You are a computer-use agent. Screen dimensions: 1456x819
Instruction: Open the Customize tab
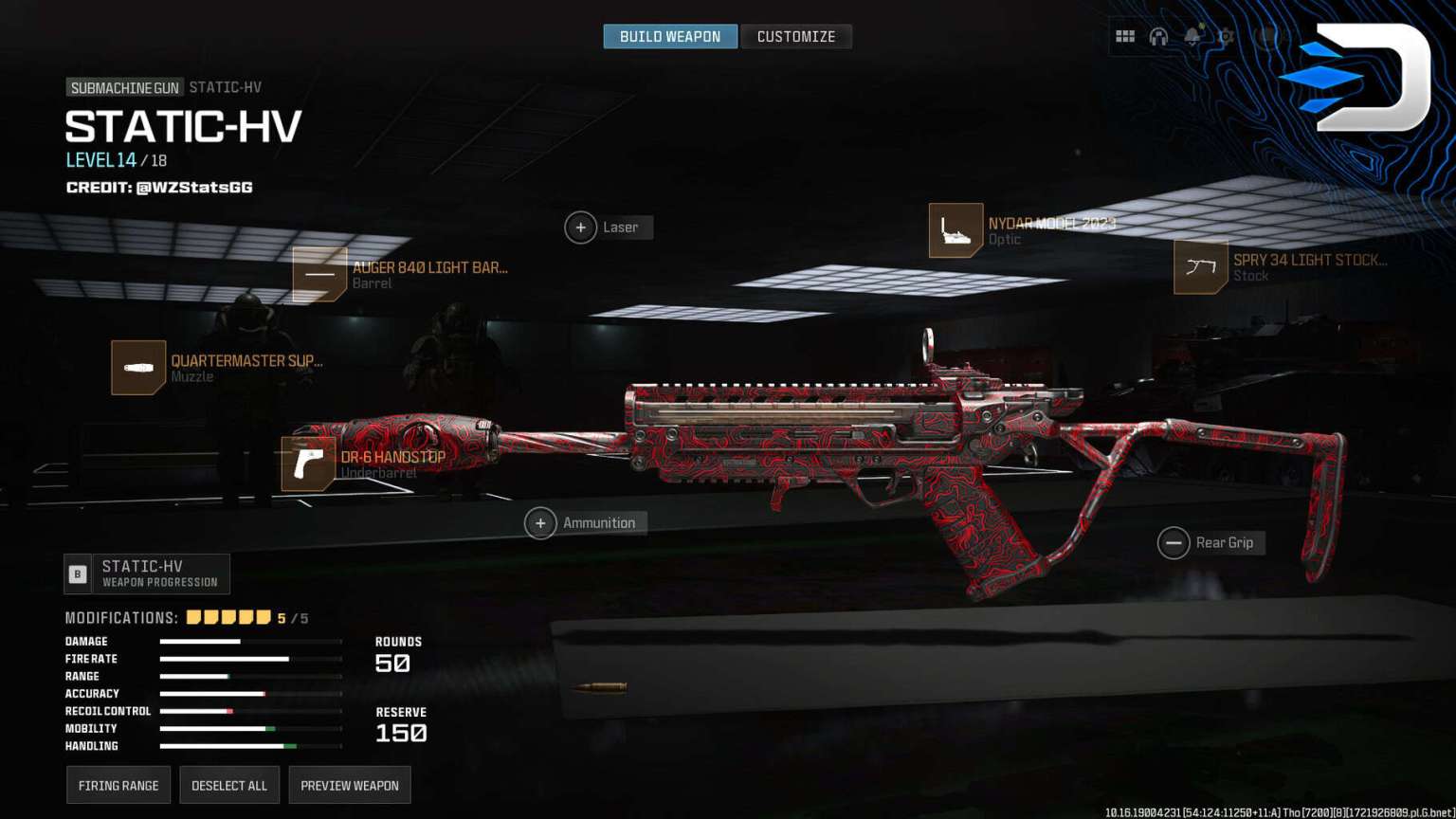[796, 37]
